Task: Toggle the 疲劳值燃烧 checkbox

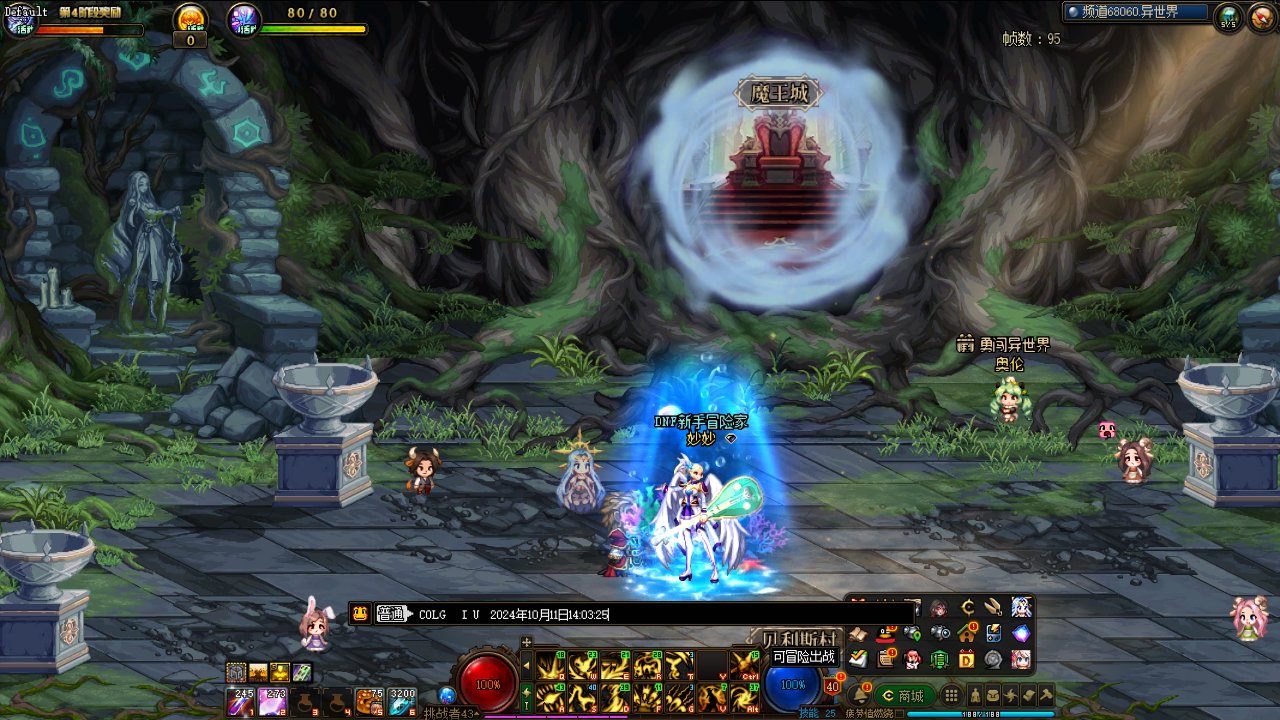Action: [x=898, y=713]
